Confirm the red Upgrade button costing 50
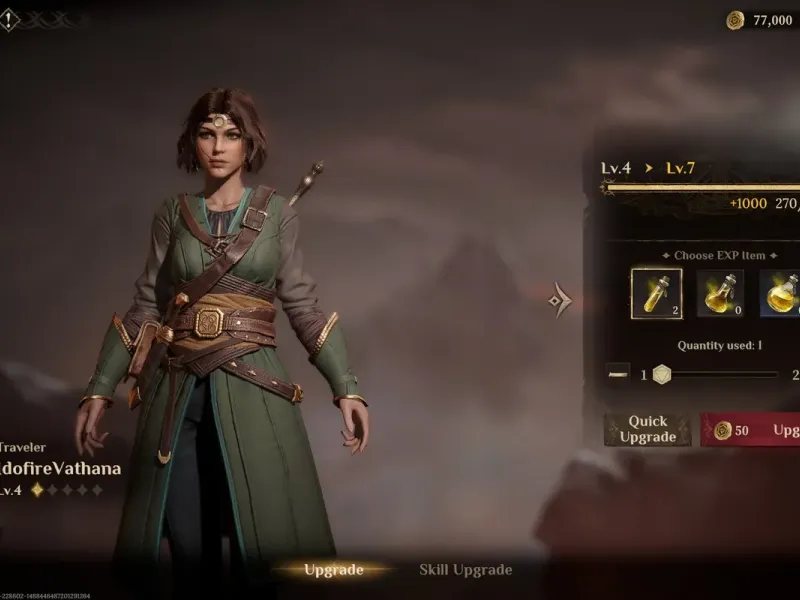Viewport: 800px width, 600px height. point(751,430)
